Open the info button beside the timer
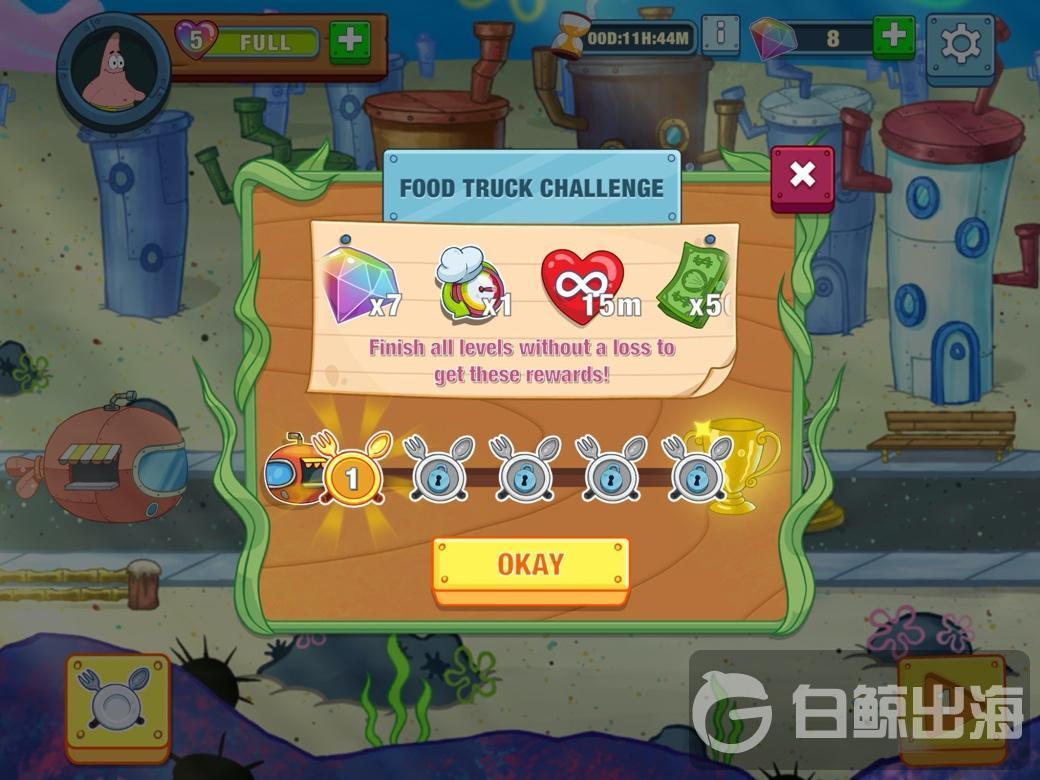This screenshot has height=780, width=1040. (721, 36)
